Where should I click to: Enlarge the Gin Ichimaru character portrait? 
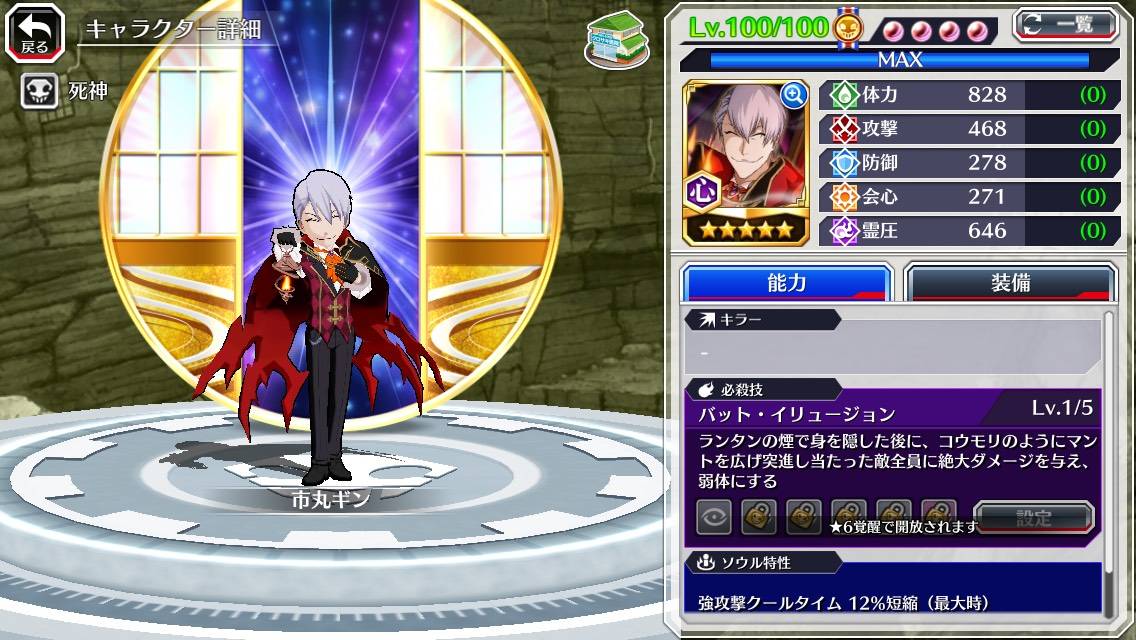(x=794, y=96)
